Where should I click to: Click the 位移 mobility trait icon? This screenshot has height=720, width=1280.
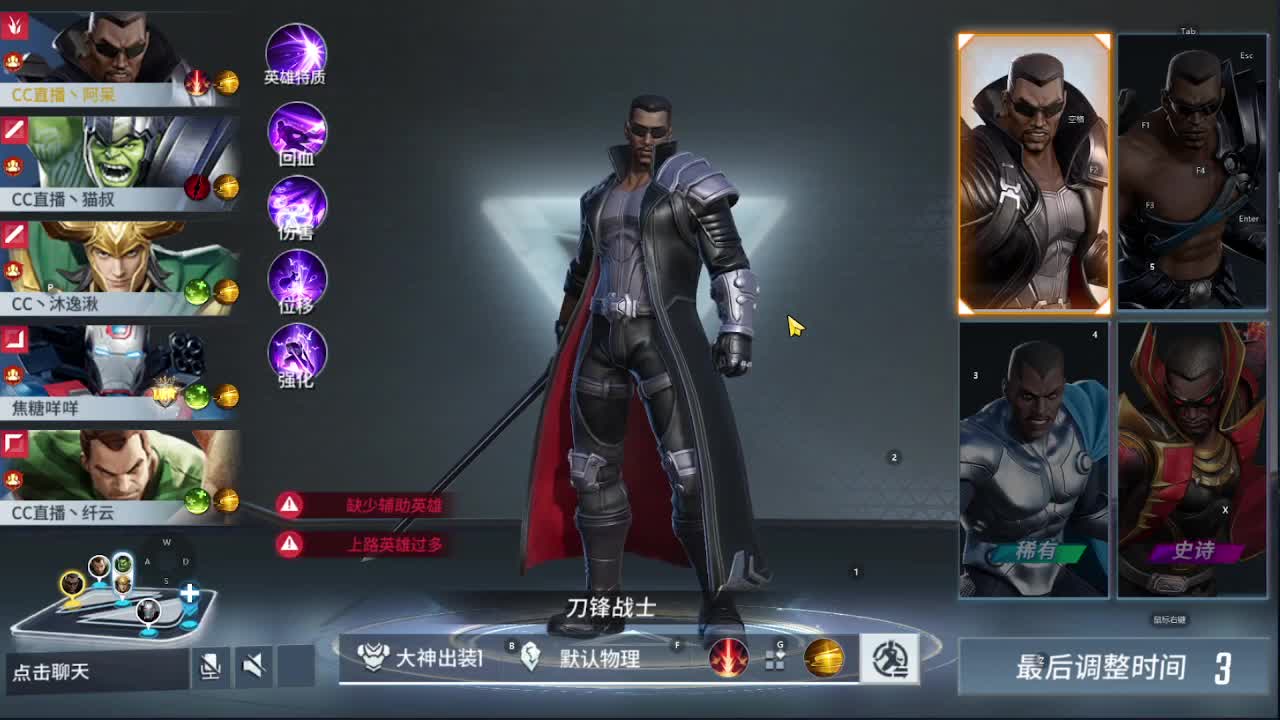(x=295, y=283)
